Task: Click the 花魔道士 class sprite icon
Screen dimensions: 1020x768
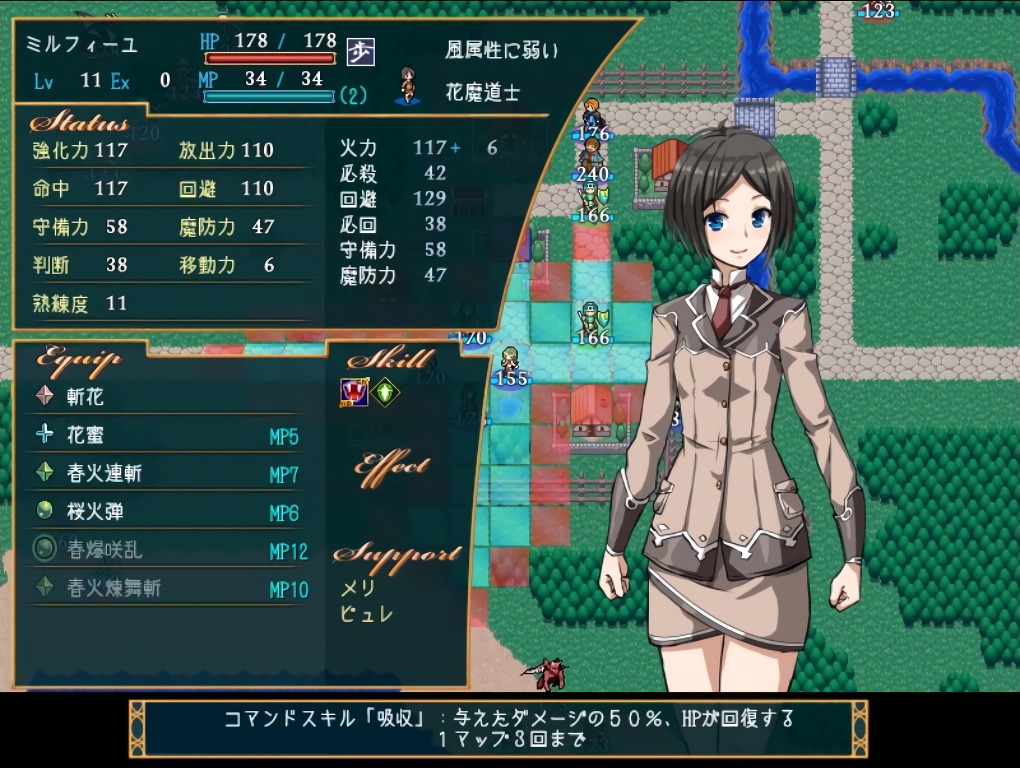Action: (x=407, y=87)
